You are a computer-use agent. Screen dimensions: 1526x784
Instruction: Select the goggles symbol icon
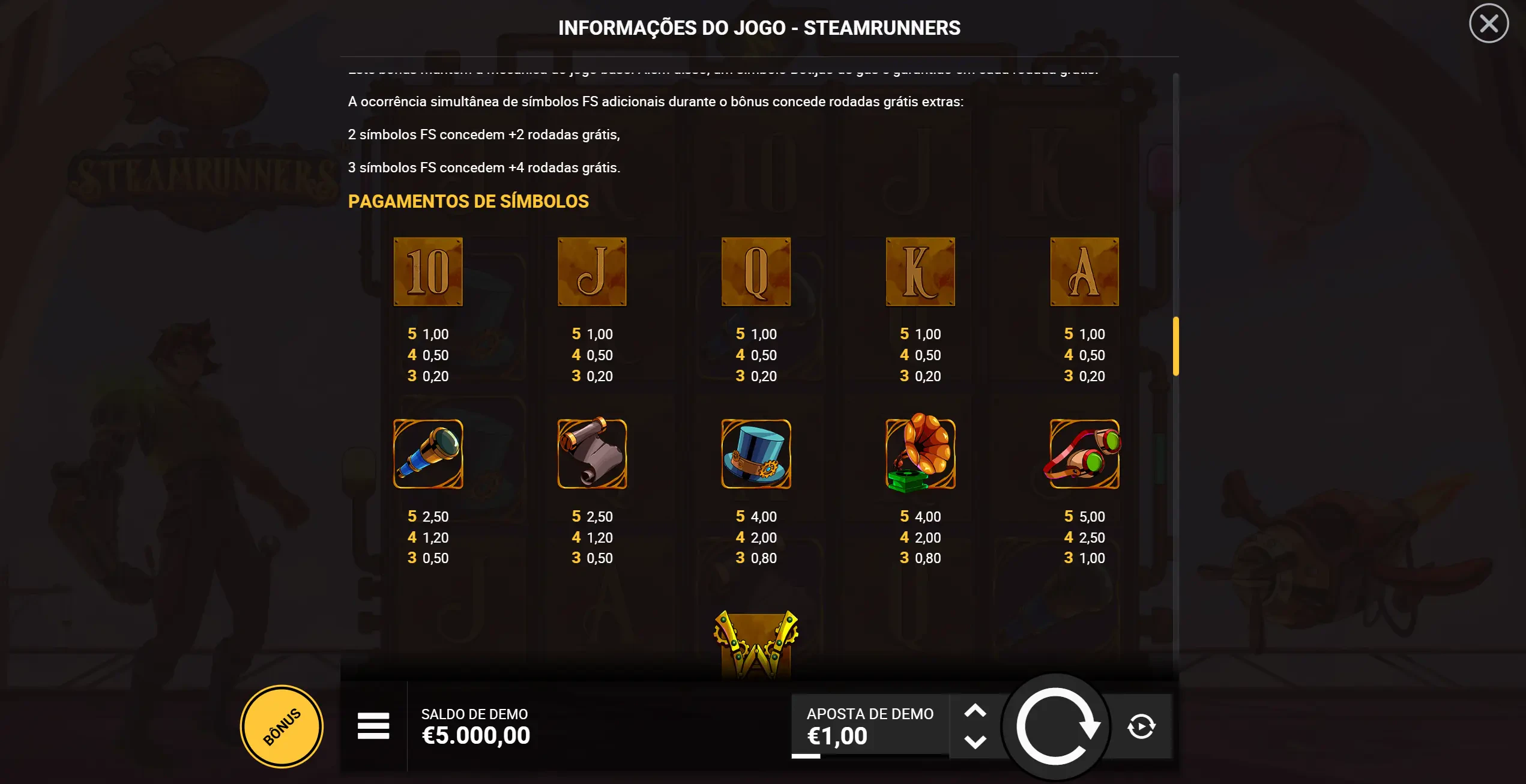point(1084,454)
